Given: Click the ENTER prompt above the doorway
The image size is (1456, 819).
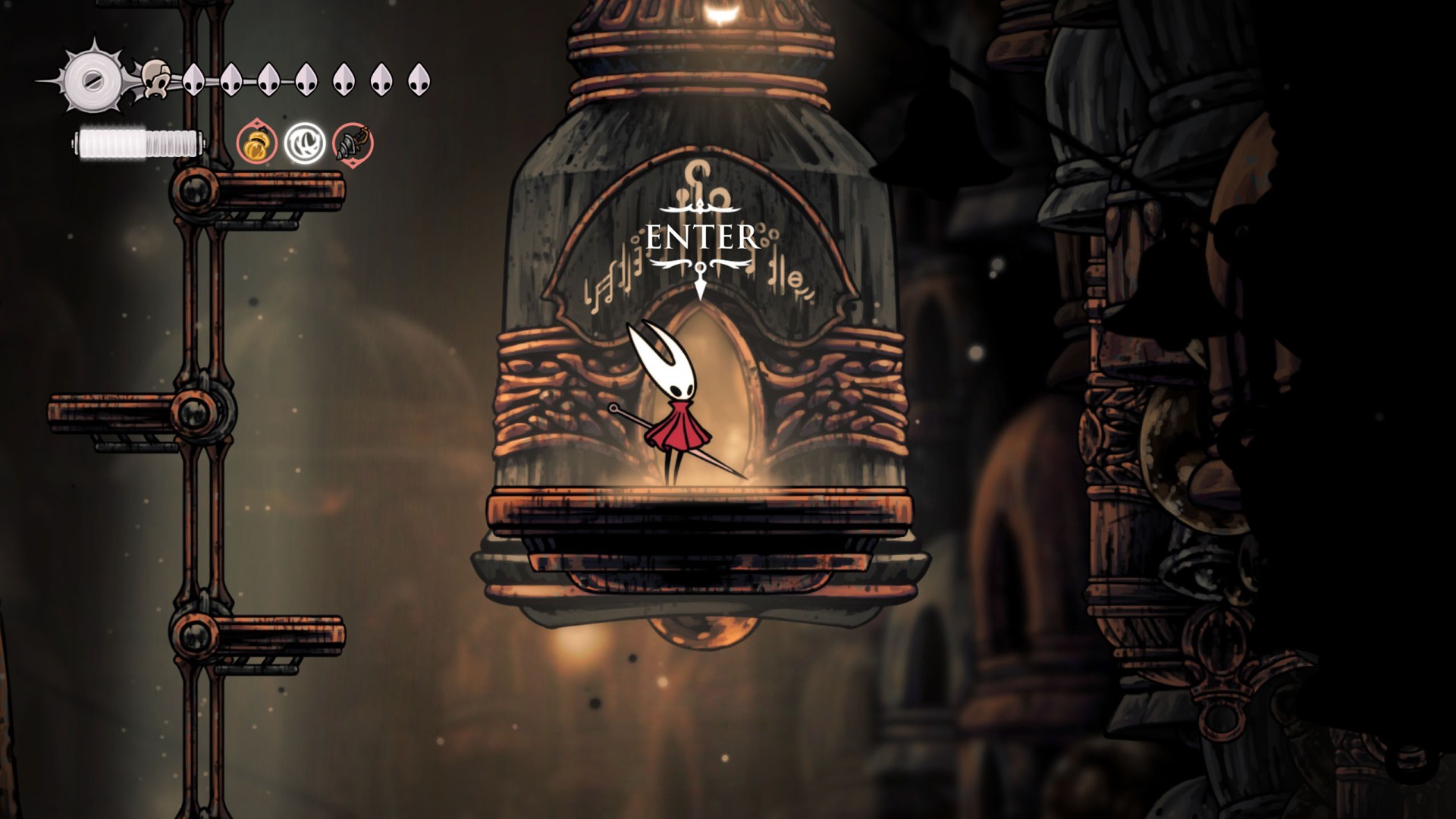Looking at the screenshot, I should pyautogui.click(x=701, y=237).
